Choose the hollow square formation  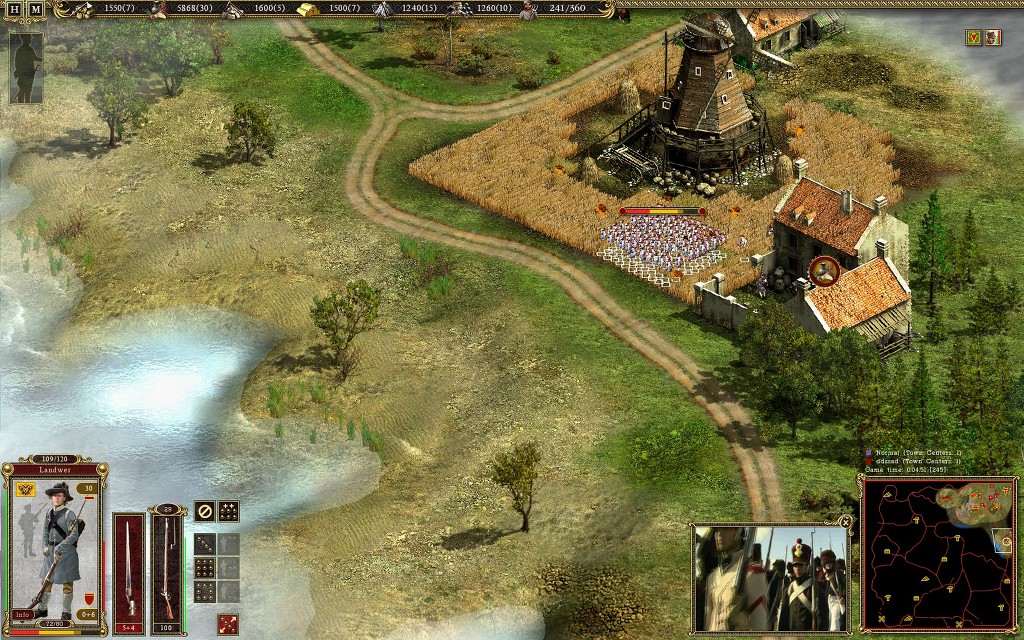coord(204,590)
